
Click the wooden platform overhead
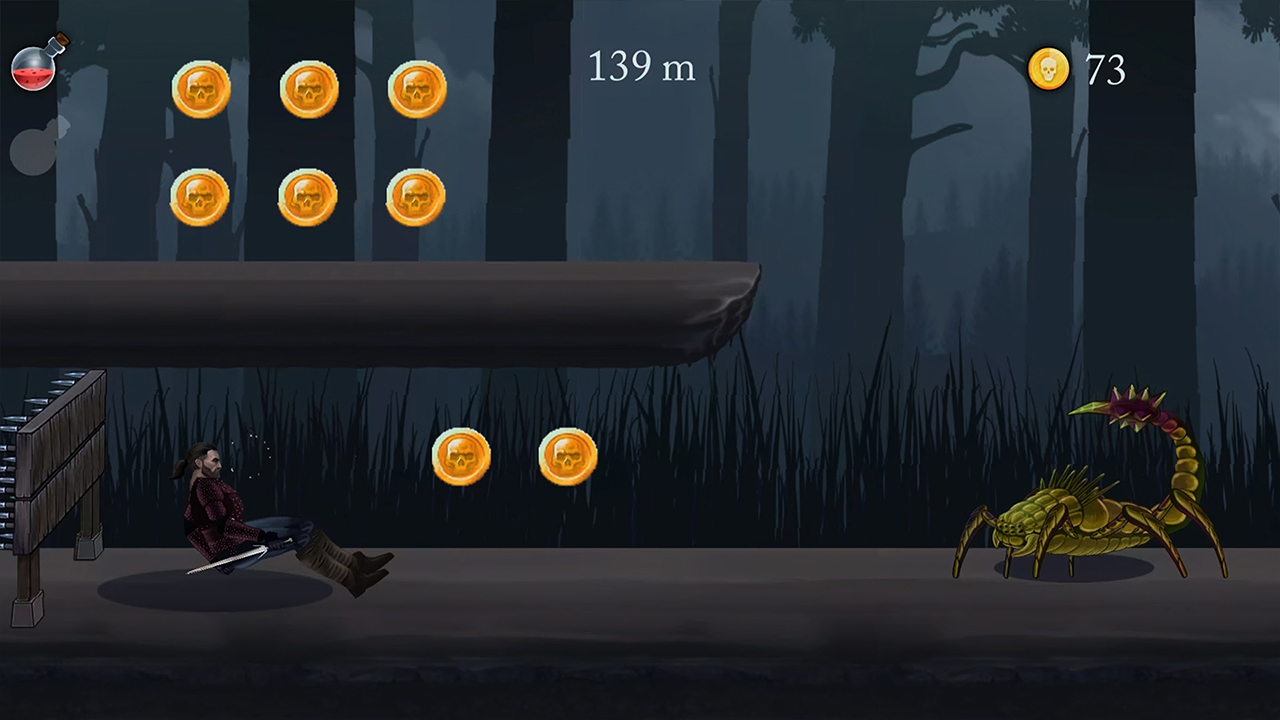[x=380, y=310]
